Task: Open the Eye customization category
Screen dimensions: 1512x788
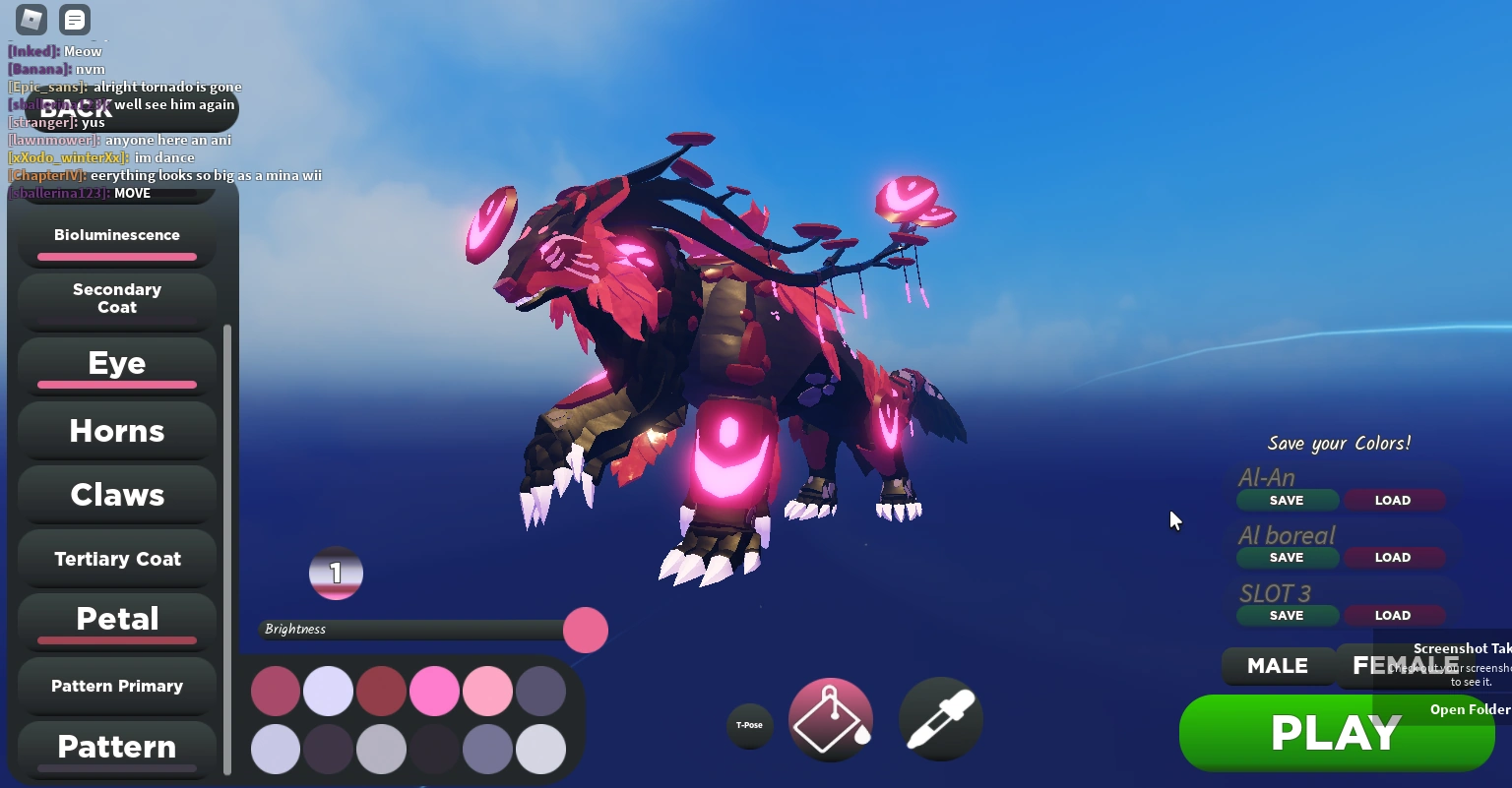Action: pos(116,363)
